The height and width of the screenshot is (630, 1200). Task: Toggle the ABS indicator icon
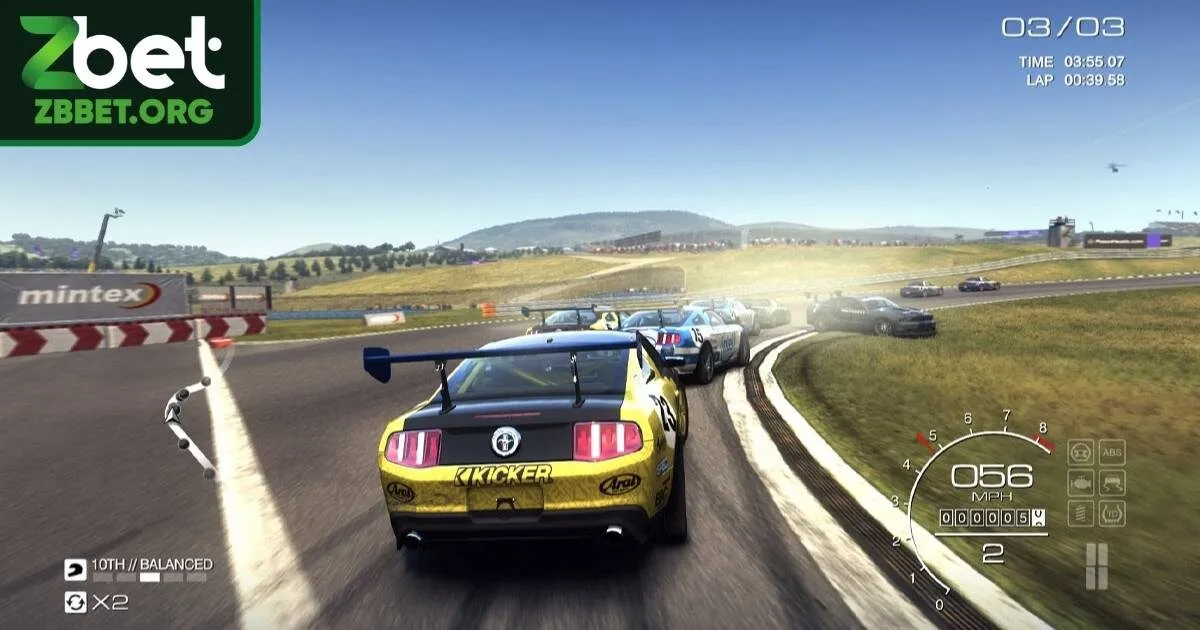point(1112,452)
